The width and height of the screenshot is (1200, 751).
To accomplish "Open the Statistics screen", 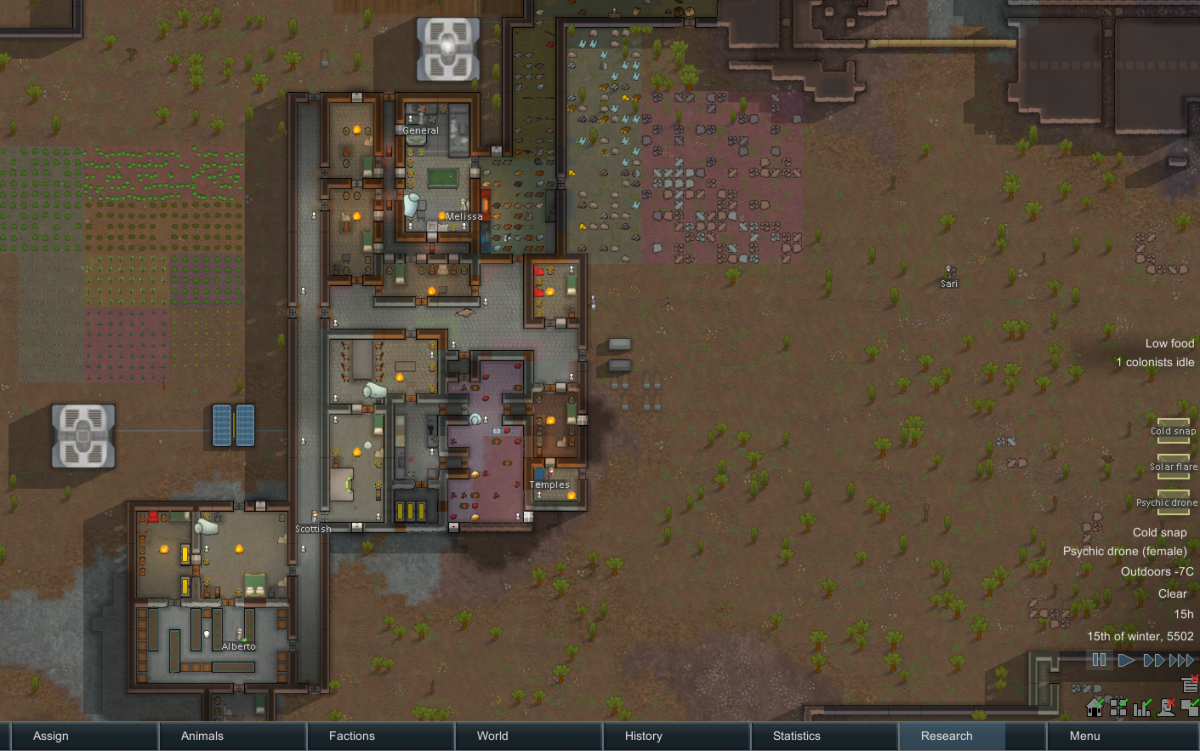I will [797, 736].
